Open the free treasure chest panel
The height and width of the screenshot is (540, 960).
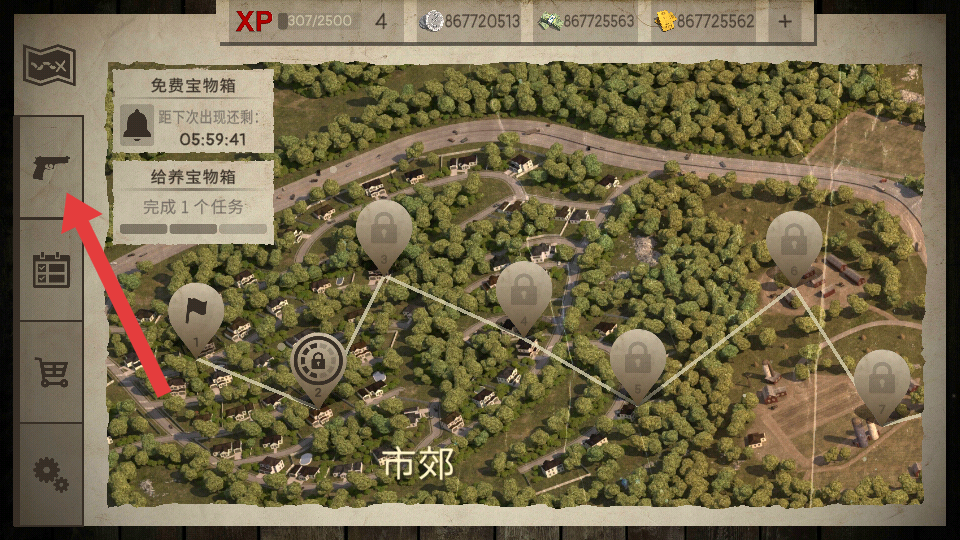pyautogui.click(x=192, y=110)
